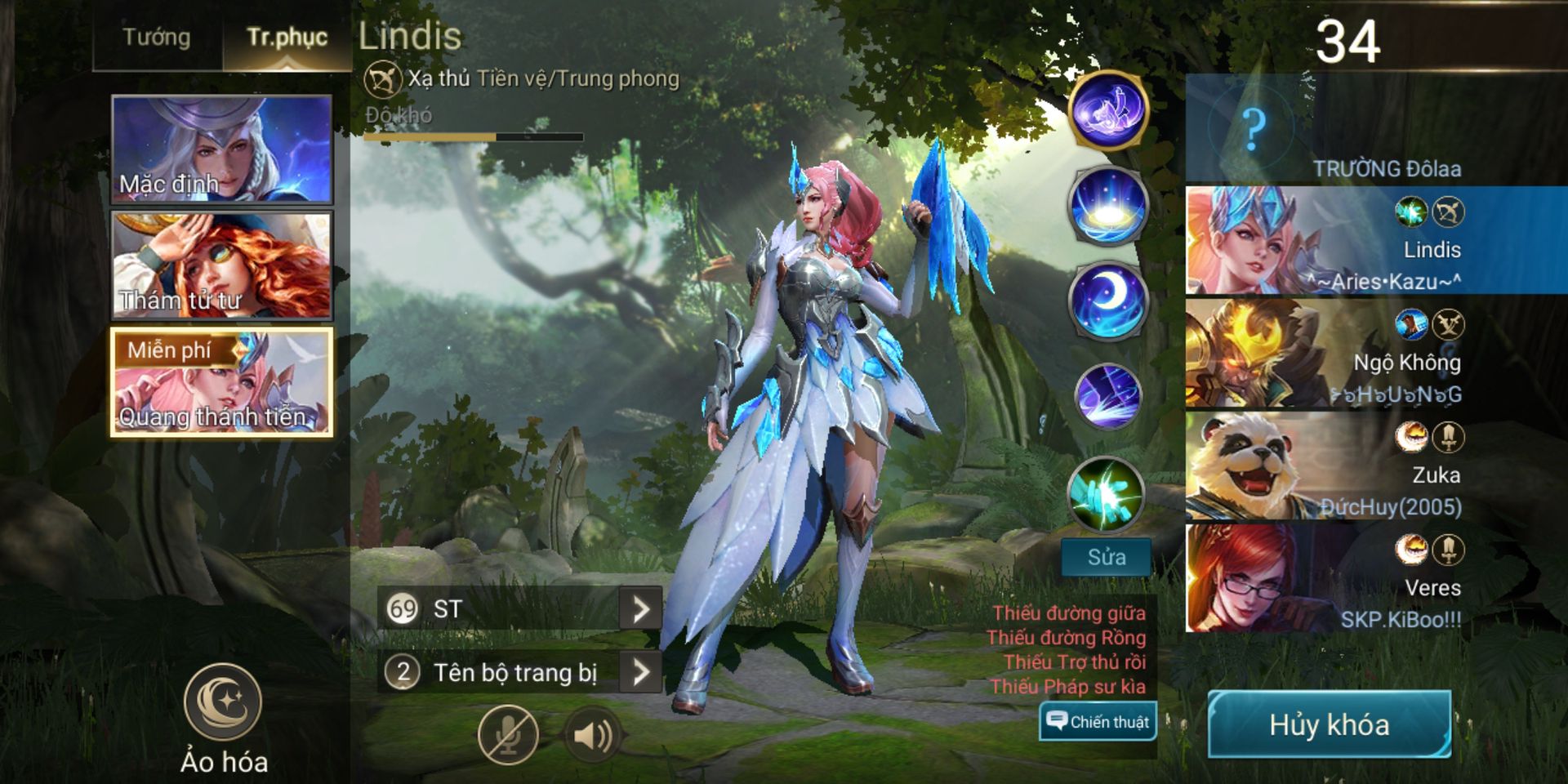
Task: Show the glowing ring skill icon
Action: tap(1107, 206)
